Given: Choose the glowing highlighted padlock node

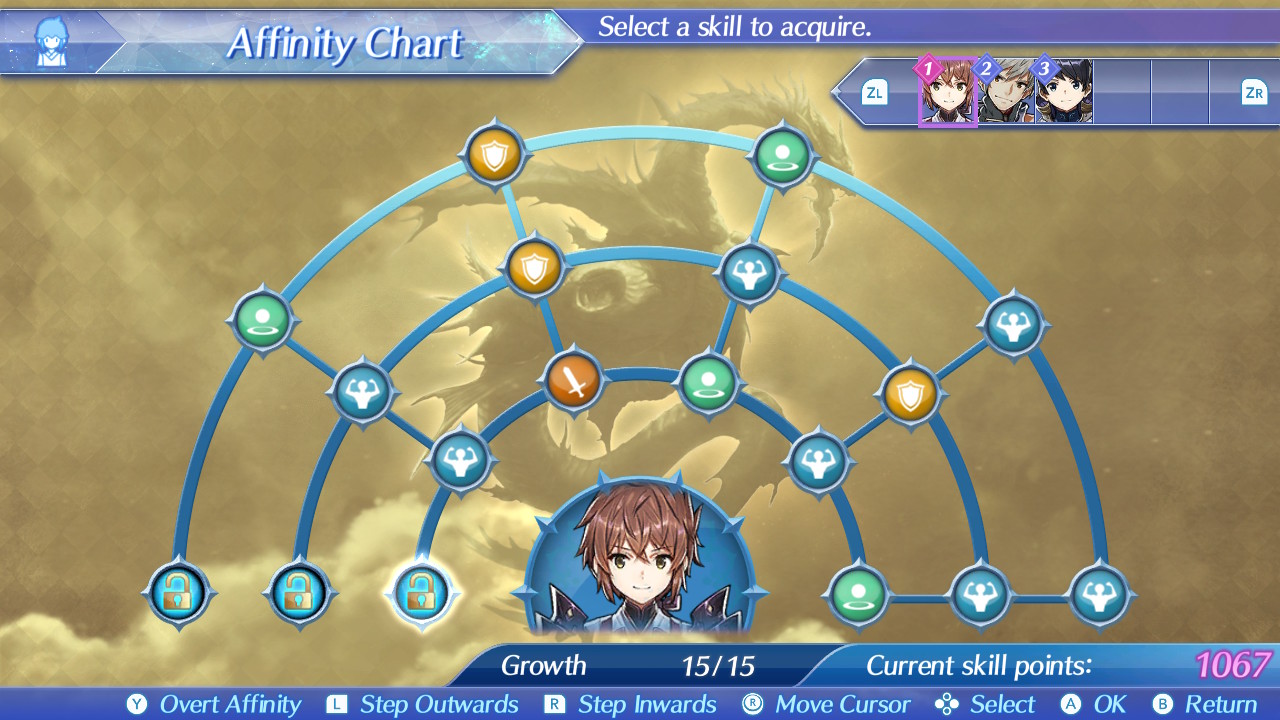Looking at the screenshot, I should coord(421,593).
